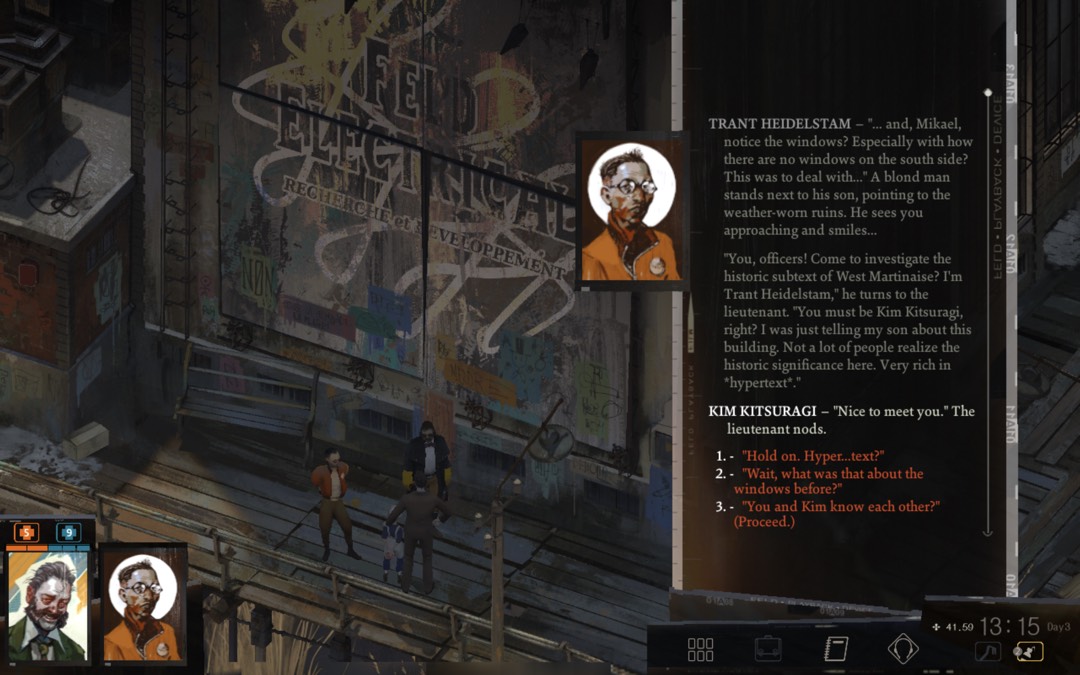Click Kim's portrait beside the detective's portrait
This screenshot has height=675, width=1080.
(142, 606)
